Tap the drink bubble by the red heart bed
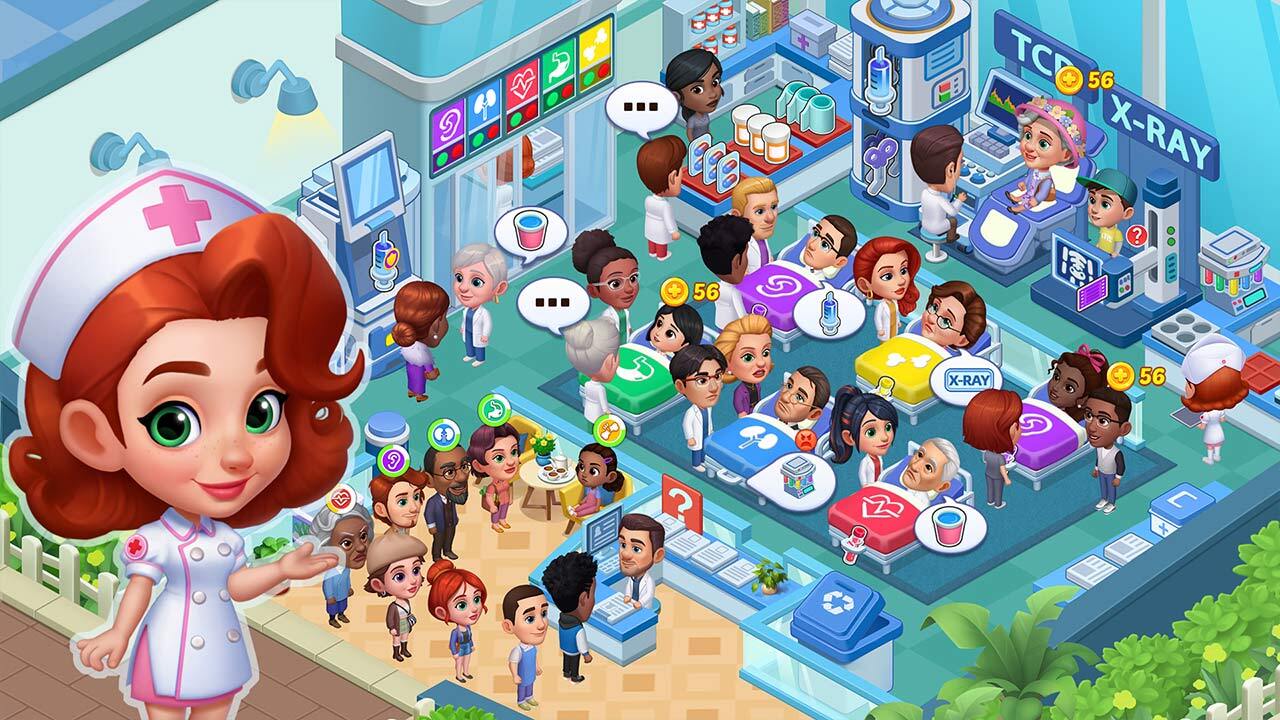This screenshot has height=720, width=1280. [x=949, y=527]
